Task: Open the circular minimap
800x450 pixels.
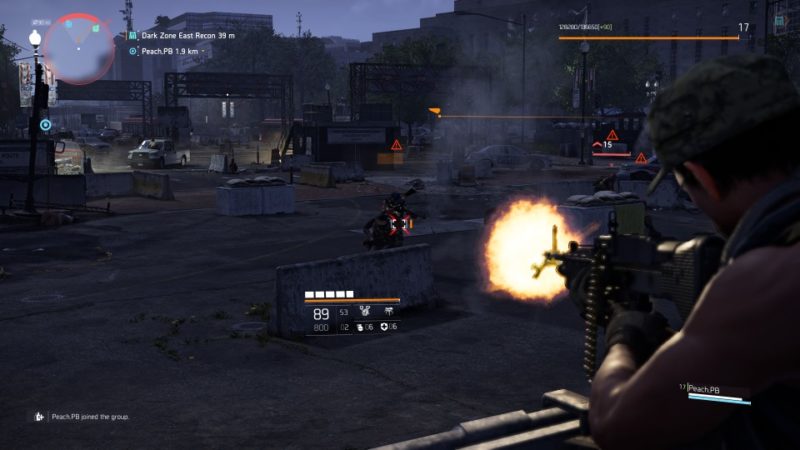Action: point(79,46)
